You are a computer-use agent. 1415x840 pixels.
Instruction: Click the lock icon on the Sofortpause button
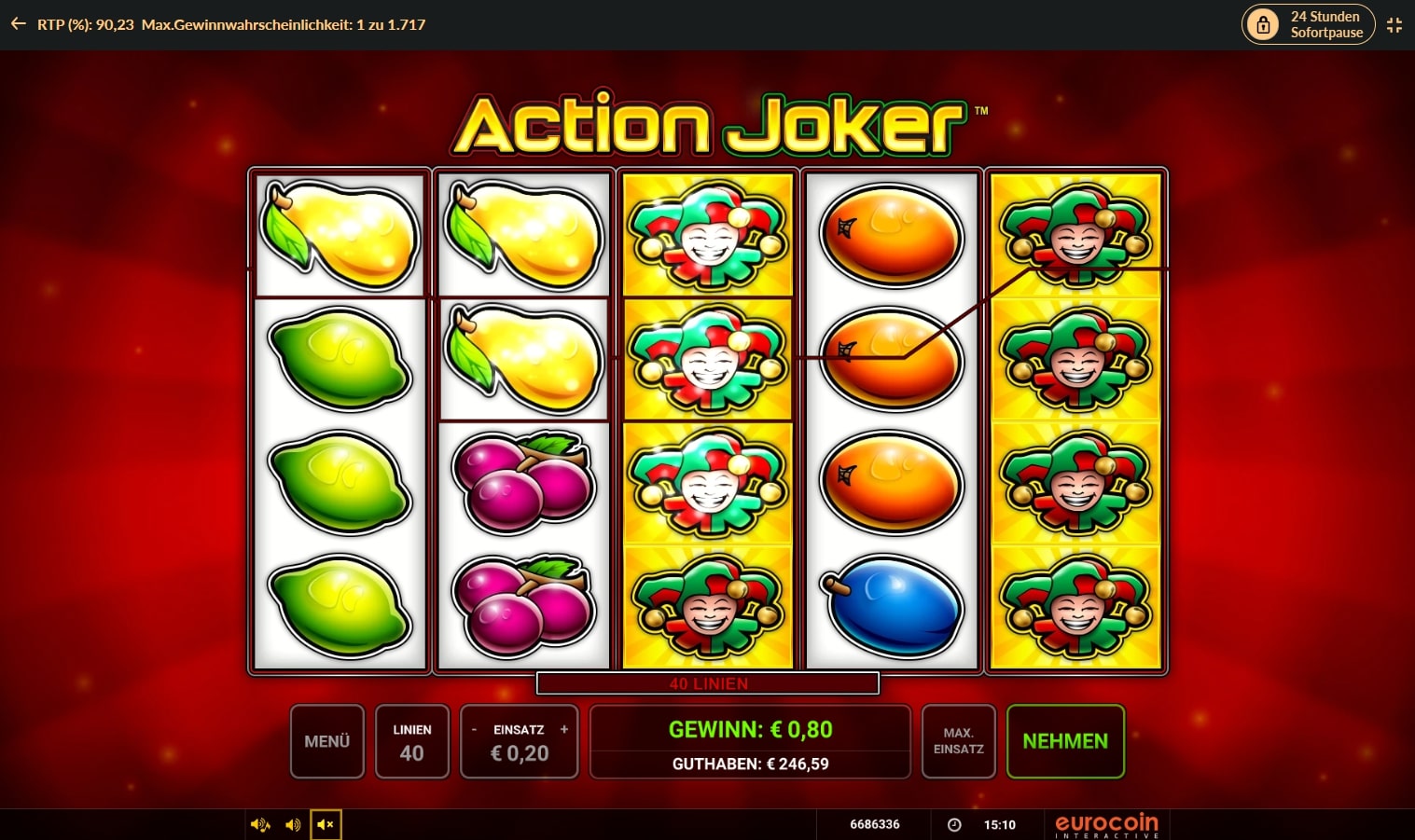1263,24
